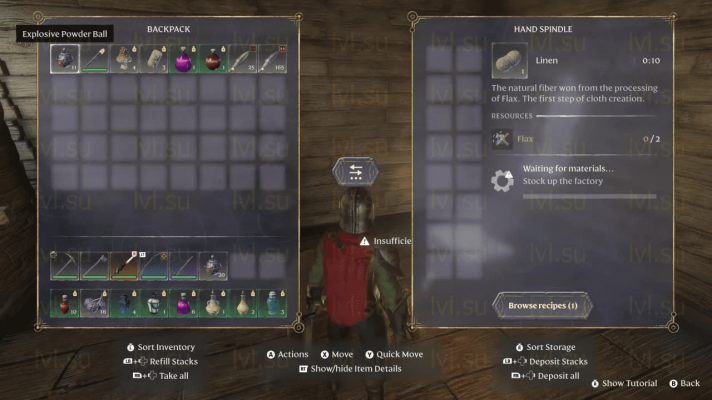Select the powder ball stack of 20
Screen dimensions: 712x400
pyautogui.click(x=214, y=265)
